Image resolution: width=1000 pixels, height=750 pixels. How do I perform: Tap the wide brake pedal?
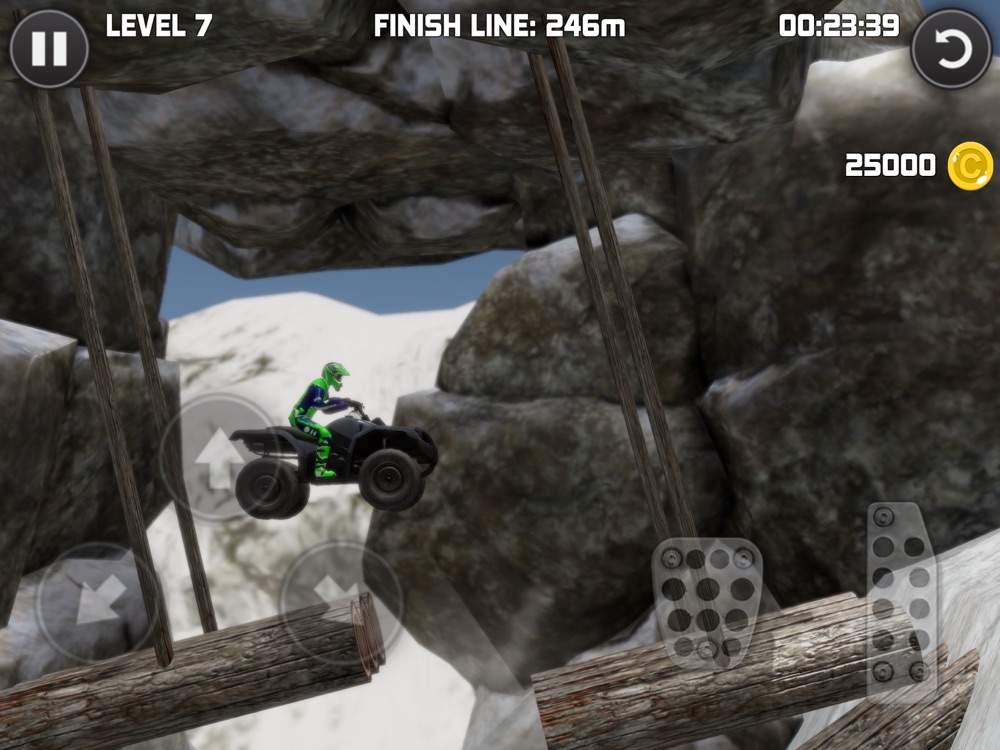tap(707, 602)
